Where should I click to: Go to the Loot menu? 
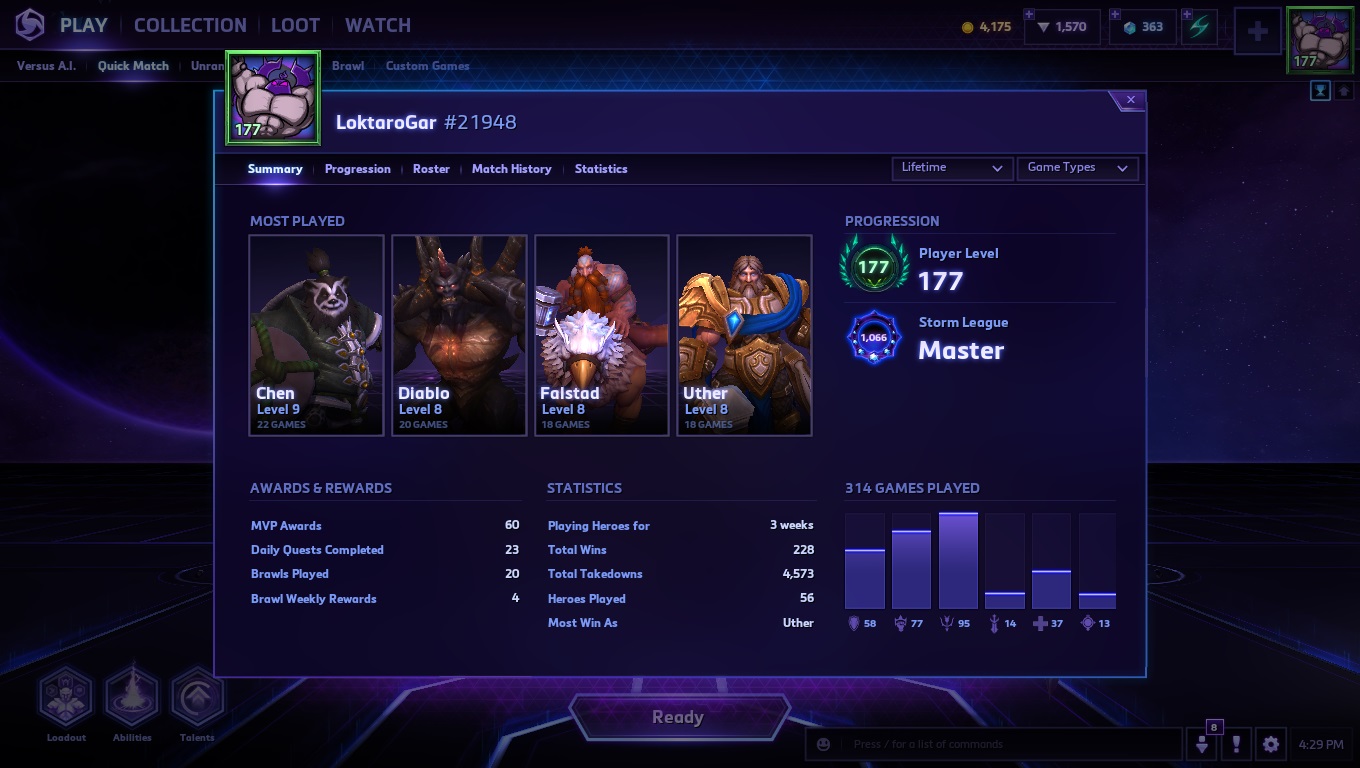295,25
